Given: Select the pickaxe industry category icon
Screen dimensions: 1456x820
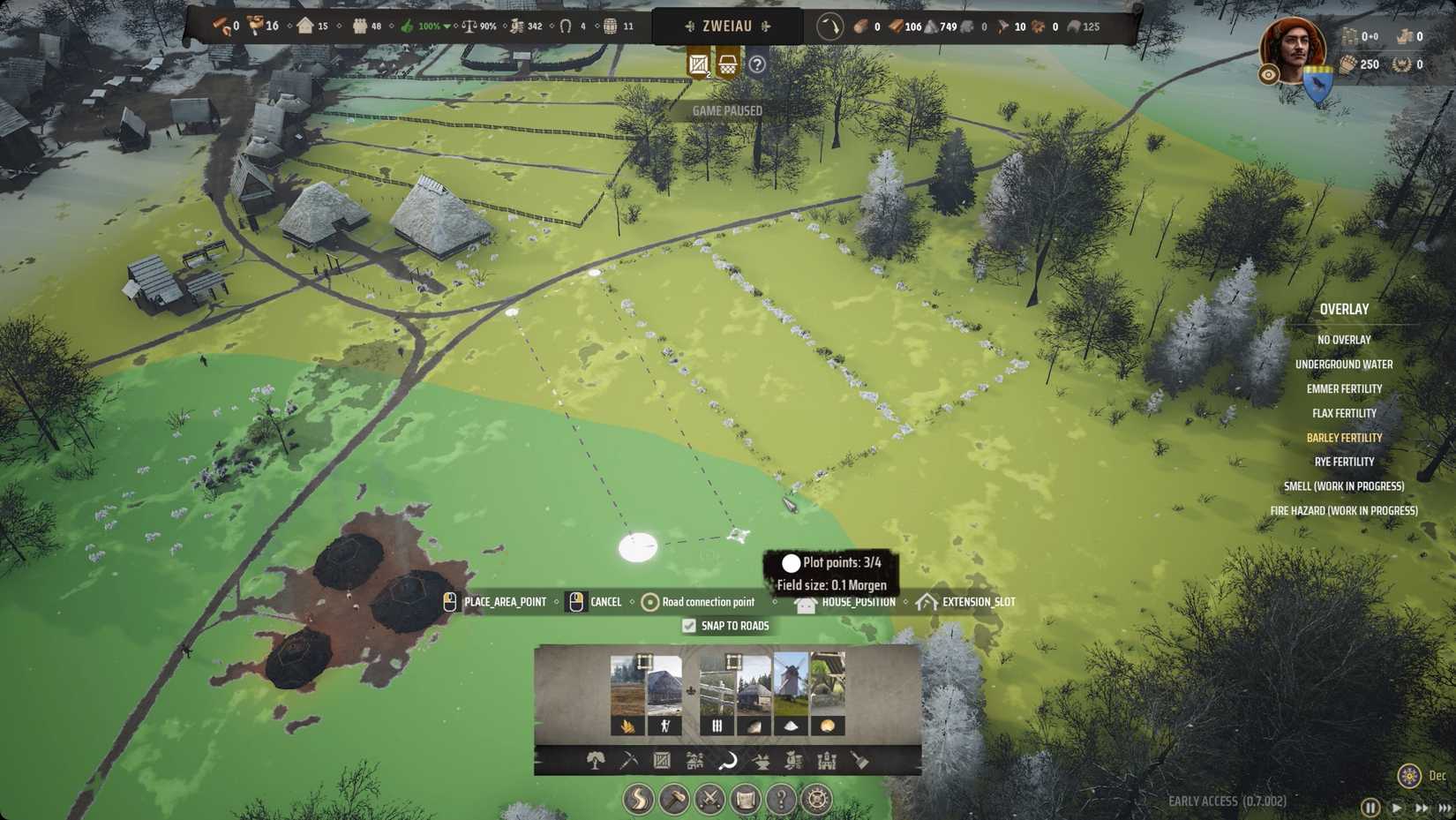Looking at the screenshot, I should click(629, 761).
